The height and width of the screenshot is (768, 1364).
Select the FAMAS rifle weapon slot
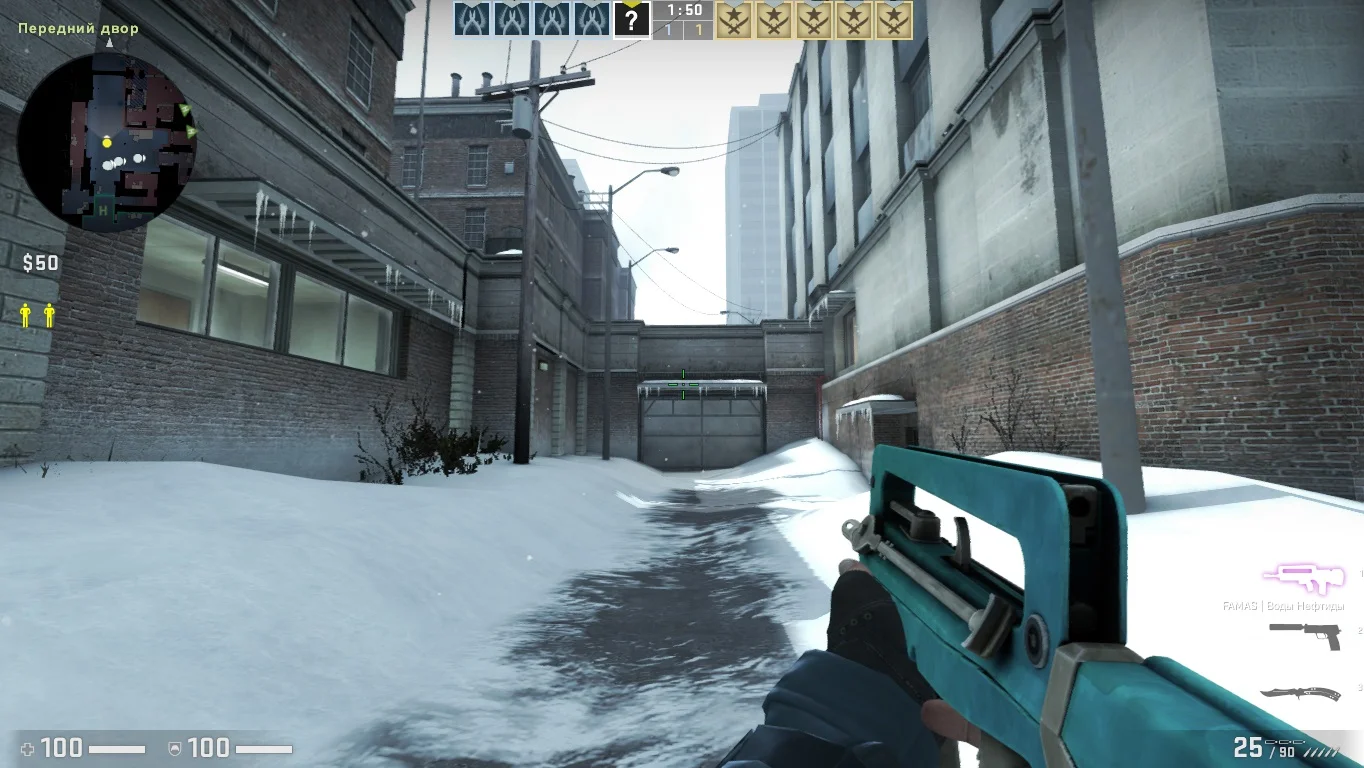click(1302, 578)
